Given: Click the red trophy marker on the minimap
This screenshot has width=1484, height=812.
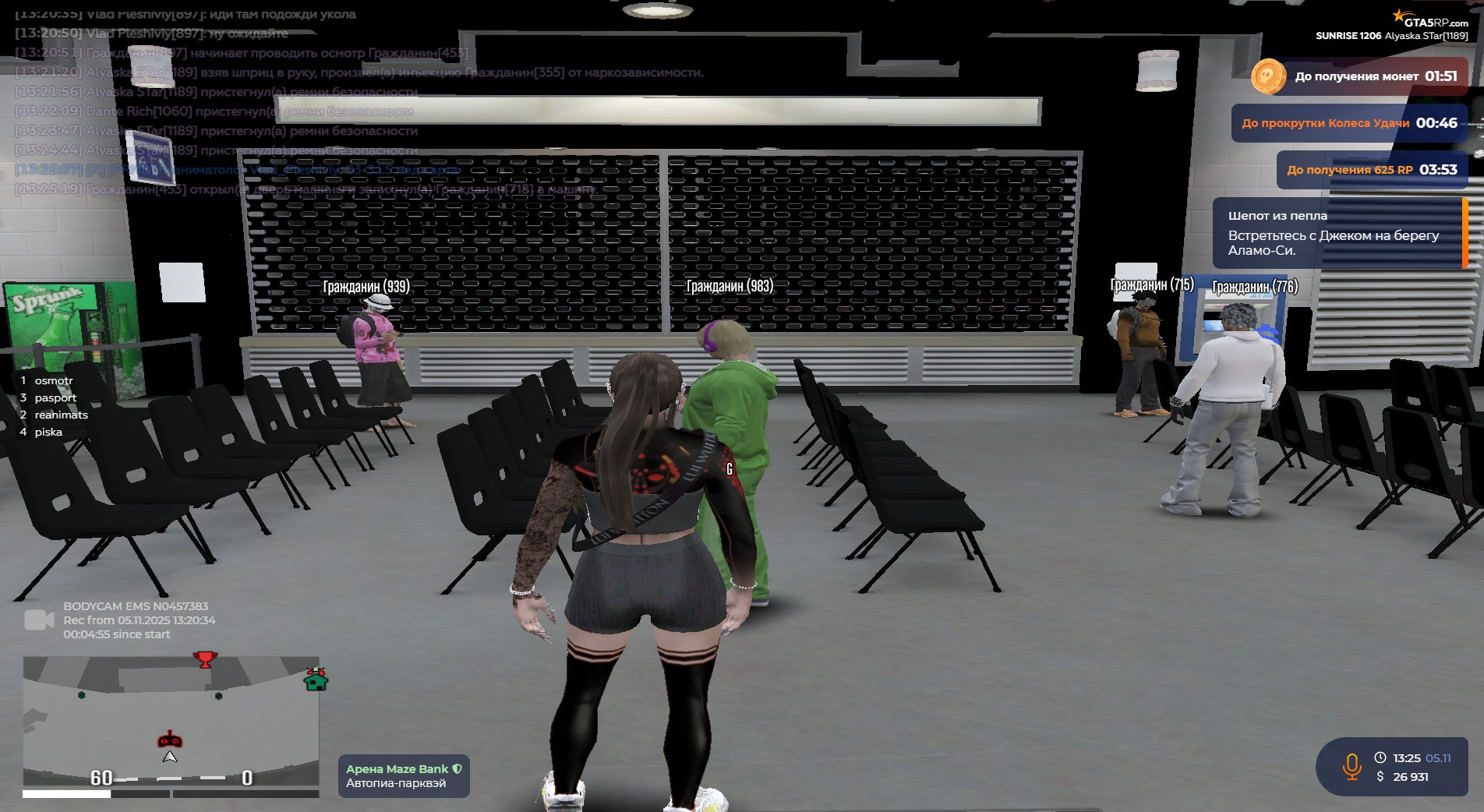Looking at the screenshot, I should [x=205, y=660].
